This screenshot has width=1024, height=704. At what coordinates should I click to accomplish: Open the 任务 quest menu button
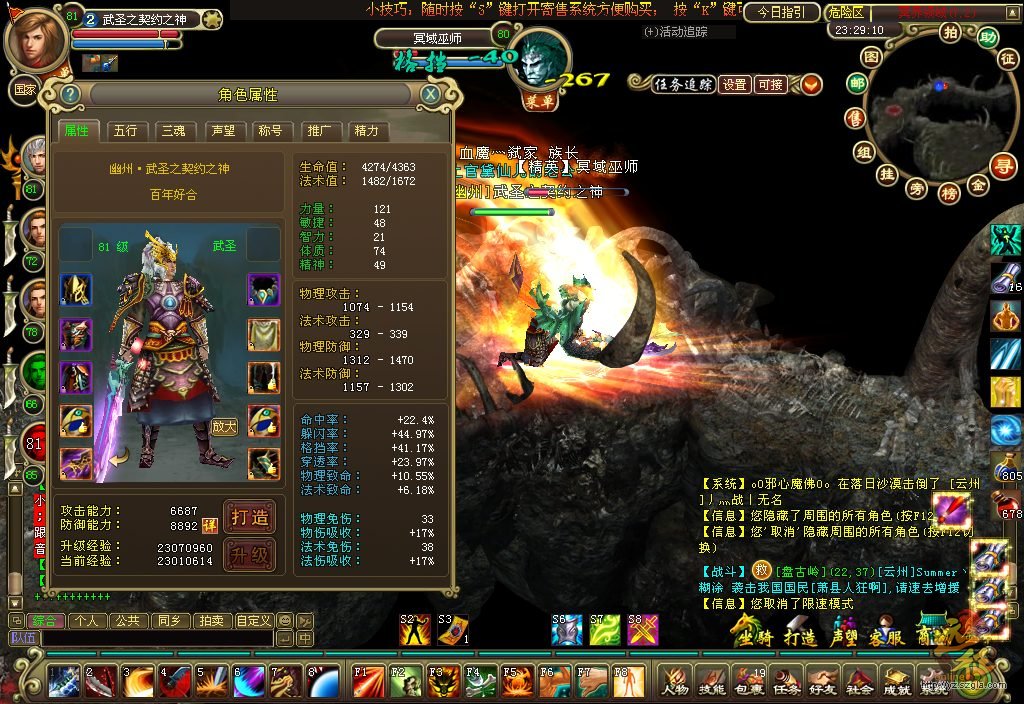click(786, 682)
